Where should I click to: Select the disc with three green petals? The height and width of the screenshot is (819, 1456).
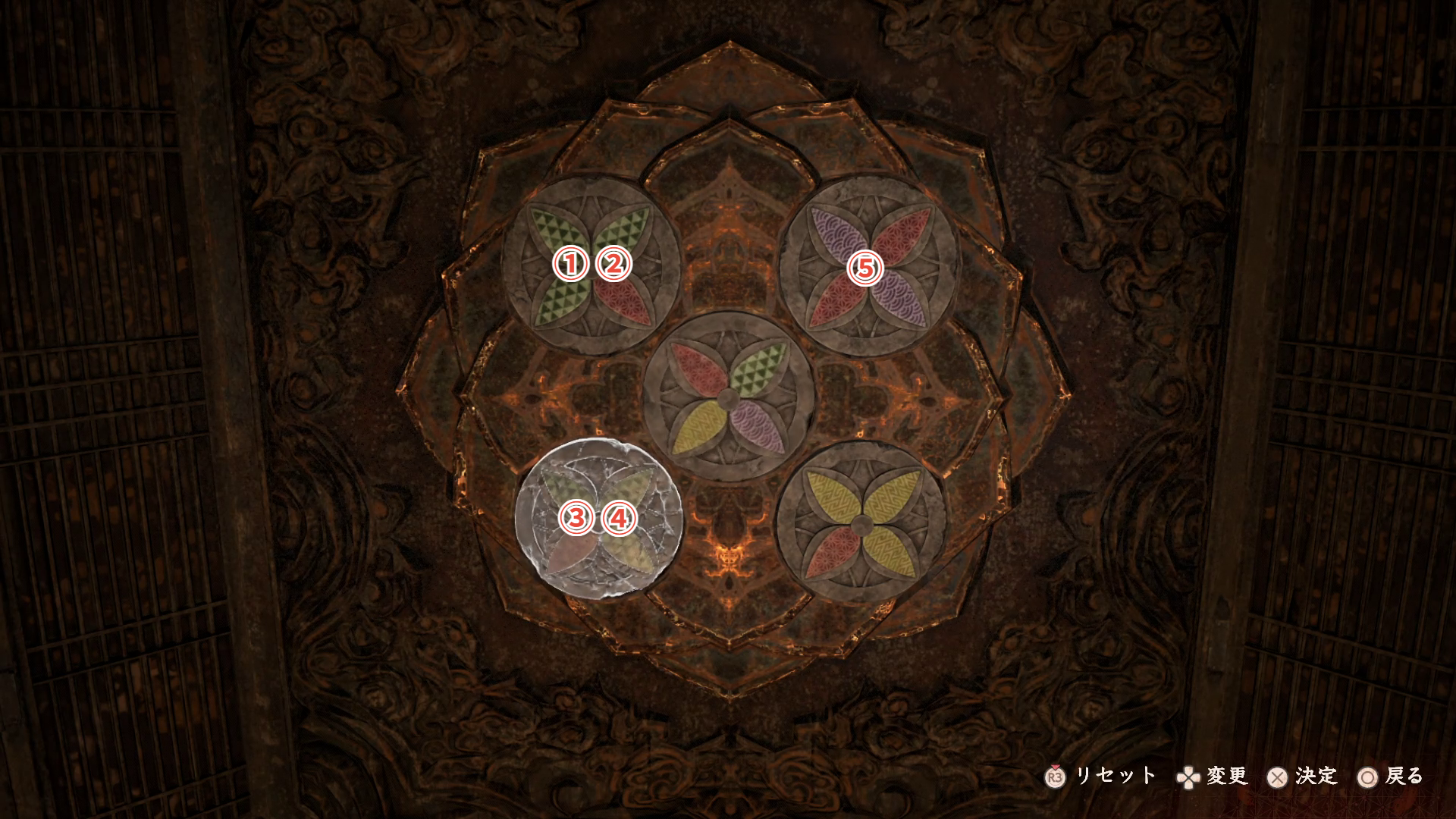pos(591,265)
